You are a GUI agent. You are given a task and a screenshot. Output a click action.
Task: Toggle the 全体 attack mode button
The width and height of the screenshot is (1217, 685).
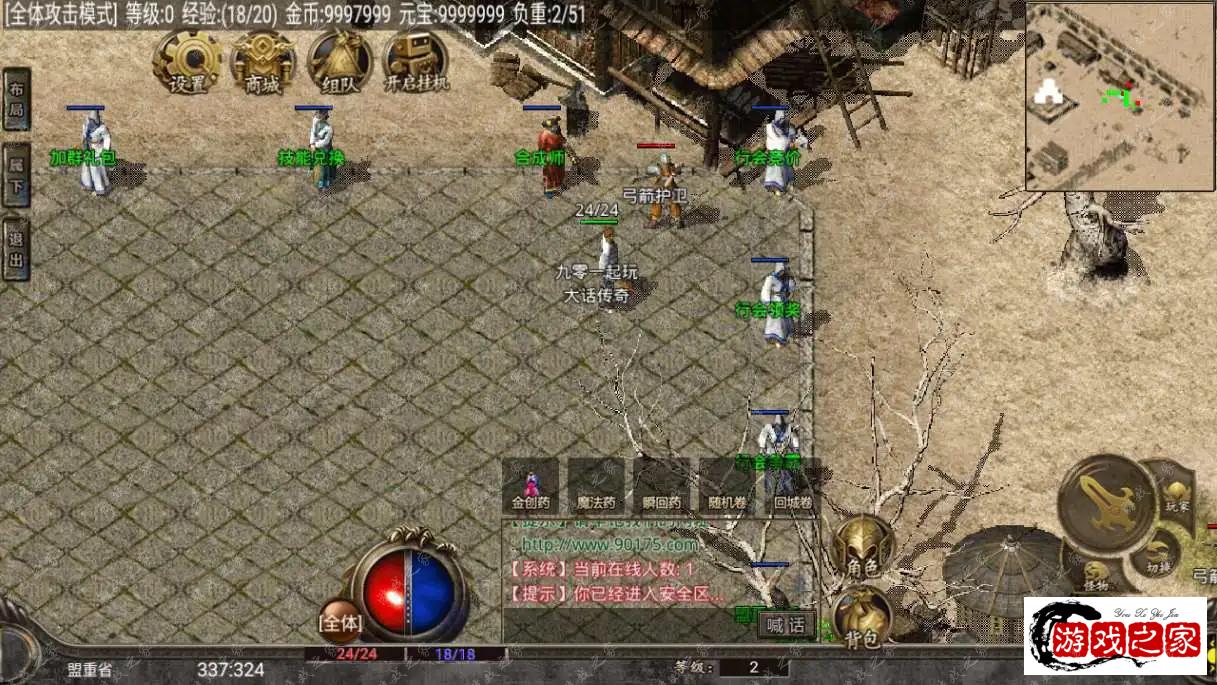[340, 621]
